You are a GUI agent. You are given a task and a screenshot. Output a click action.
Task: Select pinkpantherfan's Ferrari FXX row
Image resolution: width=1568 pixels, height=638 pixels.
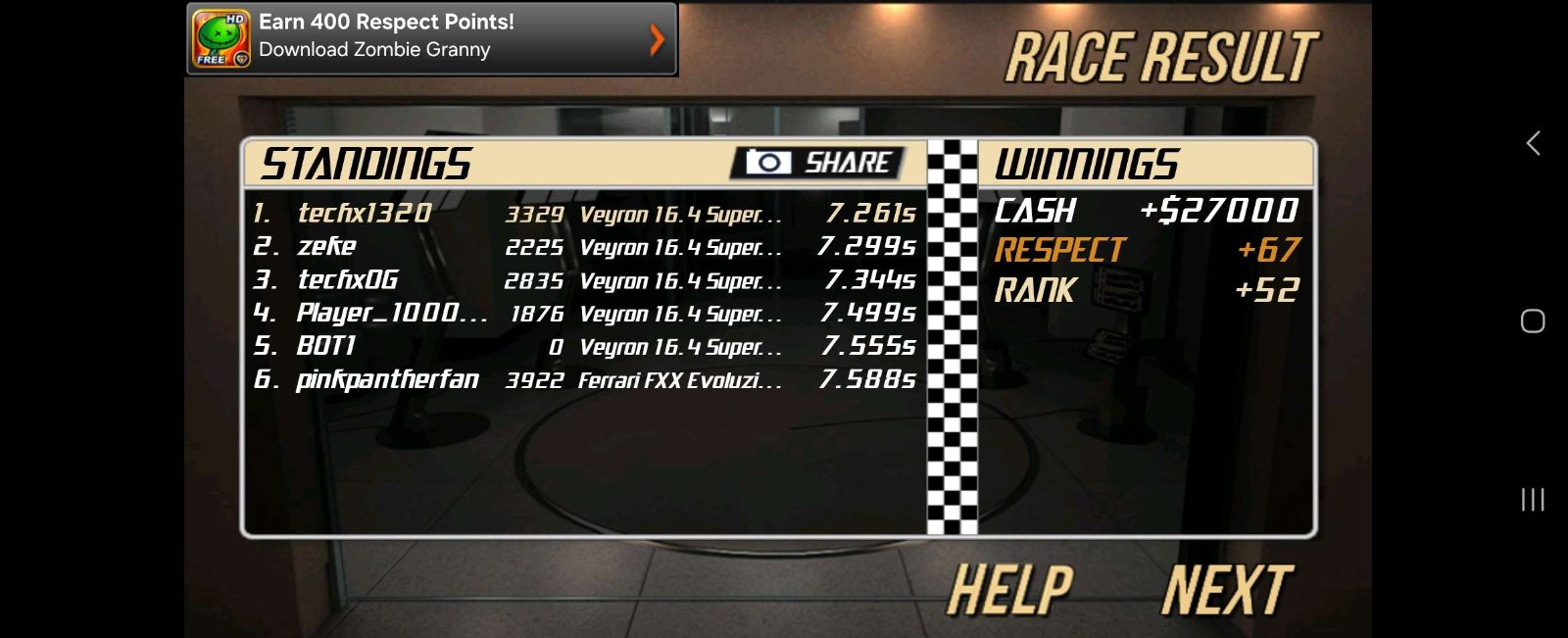pyautogui.click(x=584, y=379)
